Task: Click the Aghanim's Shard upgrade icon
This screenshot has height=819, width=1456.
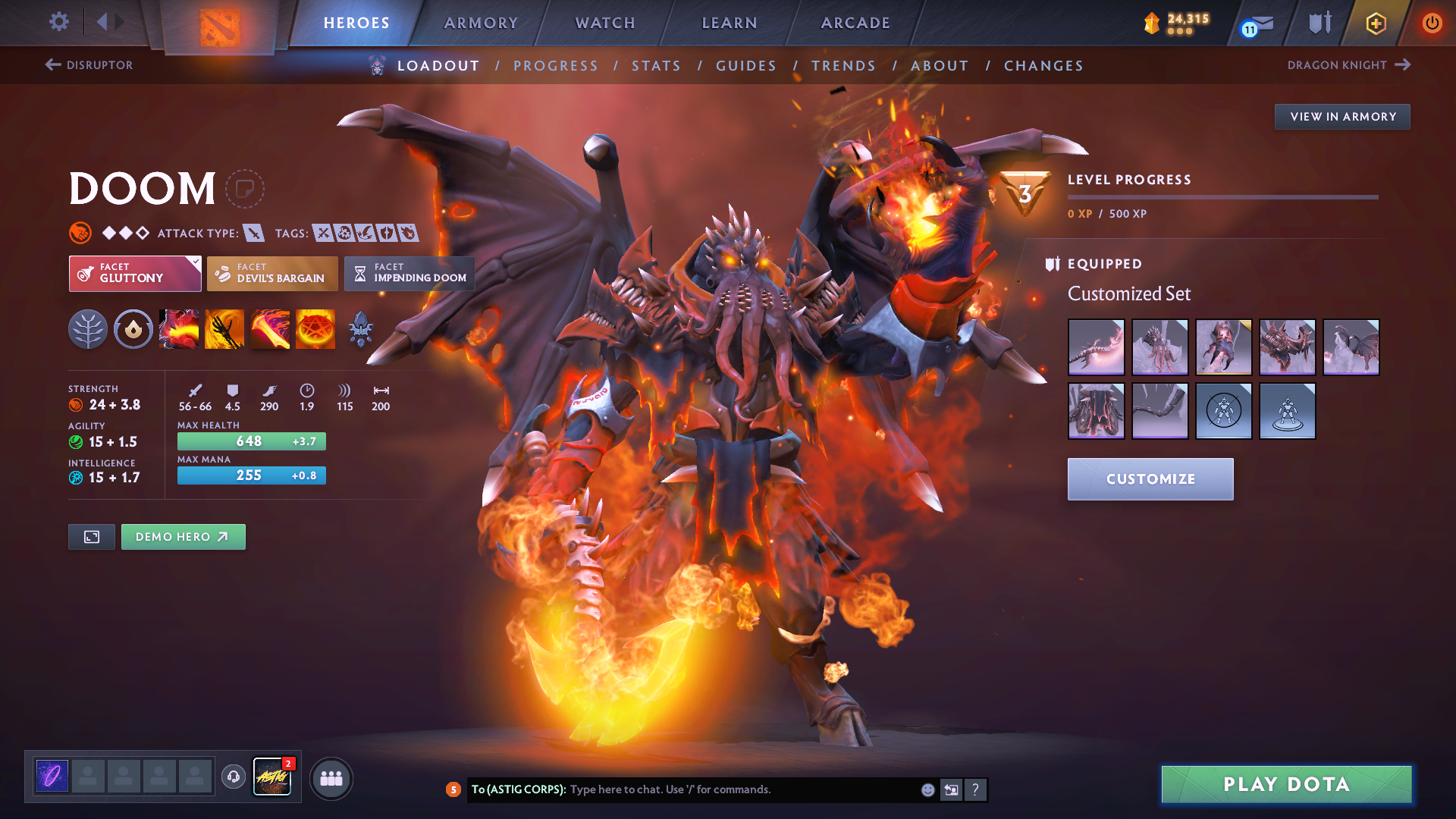Action: point(360,329)
